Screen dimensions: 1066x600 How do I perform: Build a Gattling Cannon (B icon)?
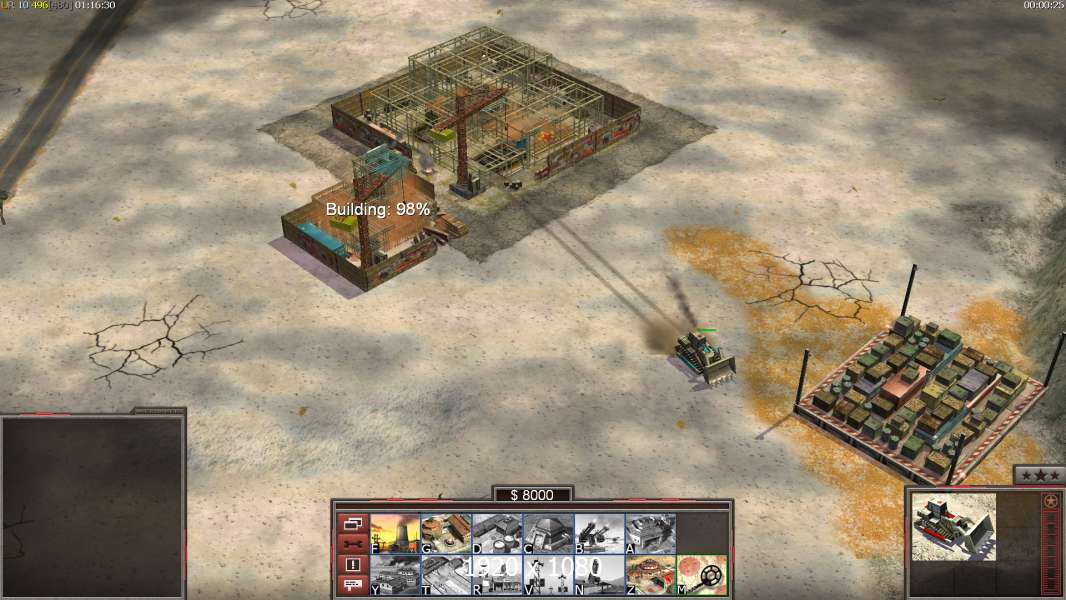click(599, 533)
